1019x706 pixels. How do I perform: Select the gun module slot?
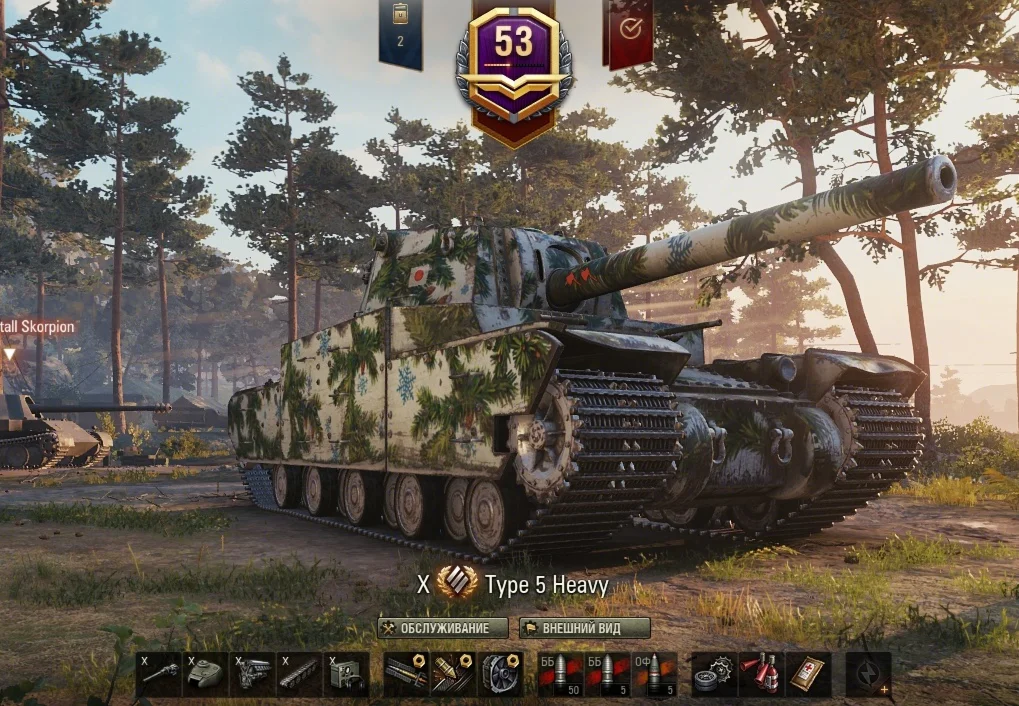coord(159,674)
